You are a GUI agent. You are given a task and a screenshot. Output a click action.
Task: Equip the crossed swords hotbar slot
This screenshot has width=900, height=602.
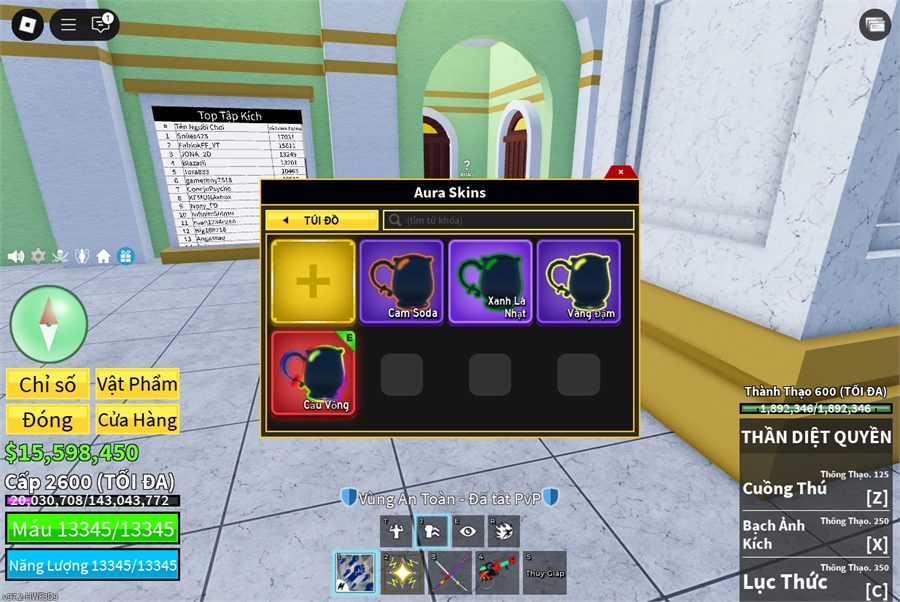[x=450, y=572]
